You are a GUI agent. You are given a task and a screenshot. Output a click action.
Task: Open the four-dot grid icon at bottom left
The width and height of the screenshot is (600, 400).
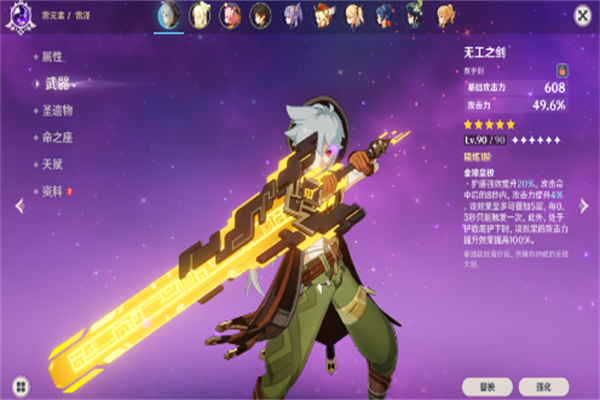click(18, 384)
